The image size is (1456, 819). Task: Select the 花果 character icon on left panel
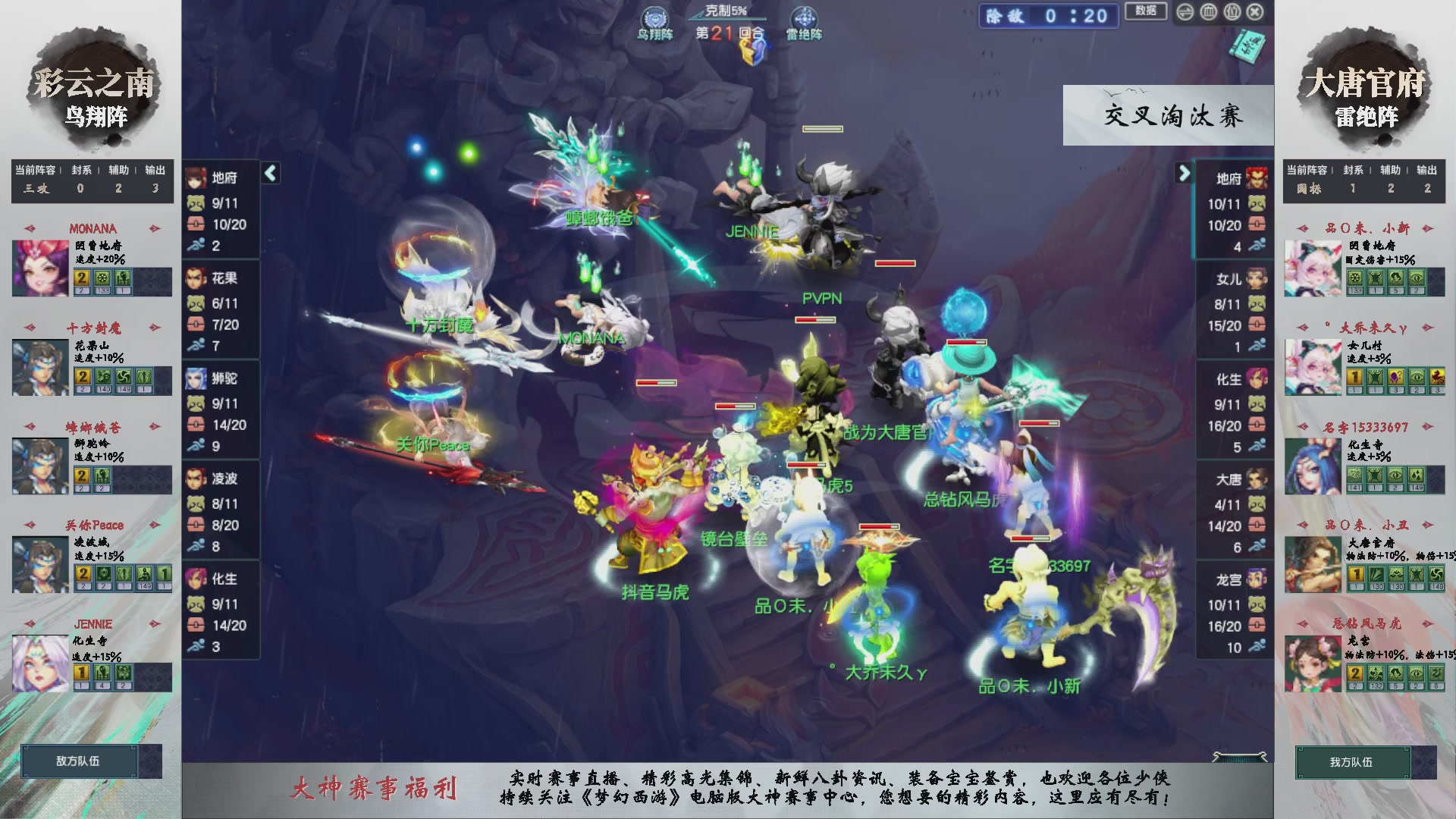click(x=197, y=279)
